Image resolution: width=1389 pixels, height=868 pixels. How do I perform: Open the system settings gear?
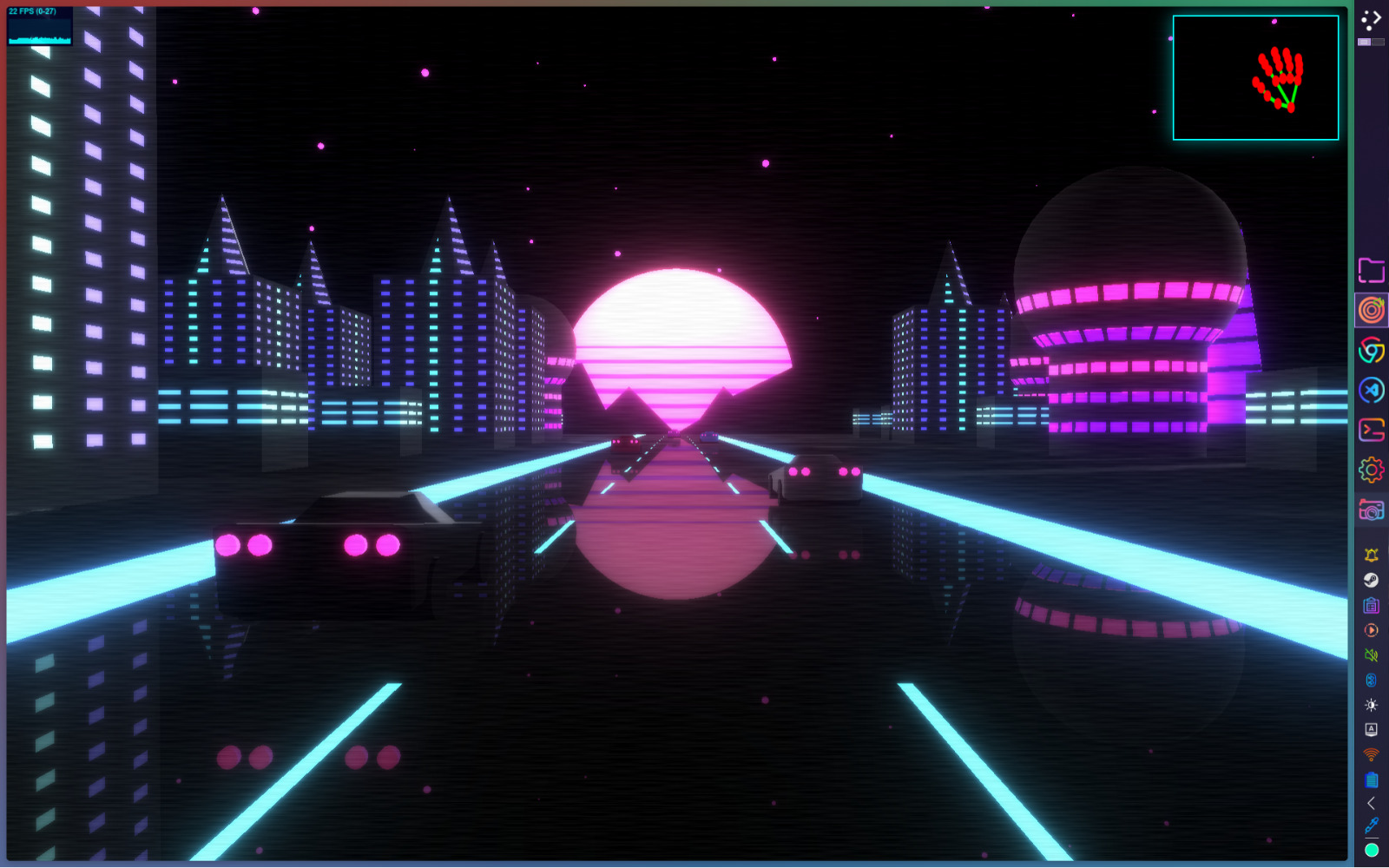(1372, 468)
